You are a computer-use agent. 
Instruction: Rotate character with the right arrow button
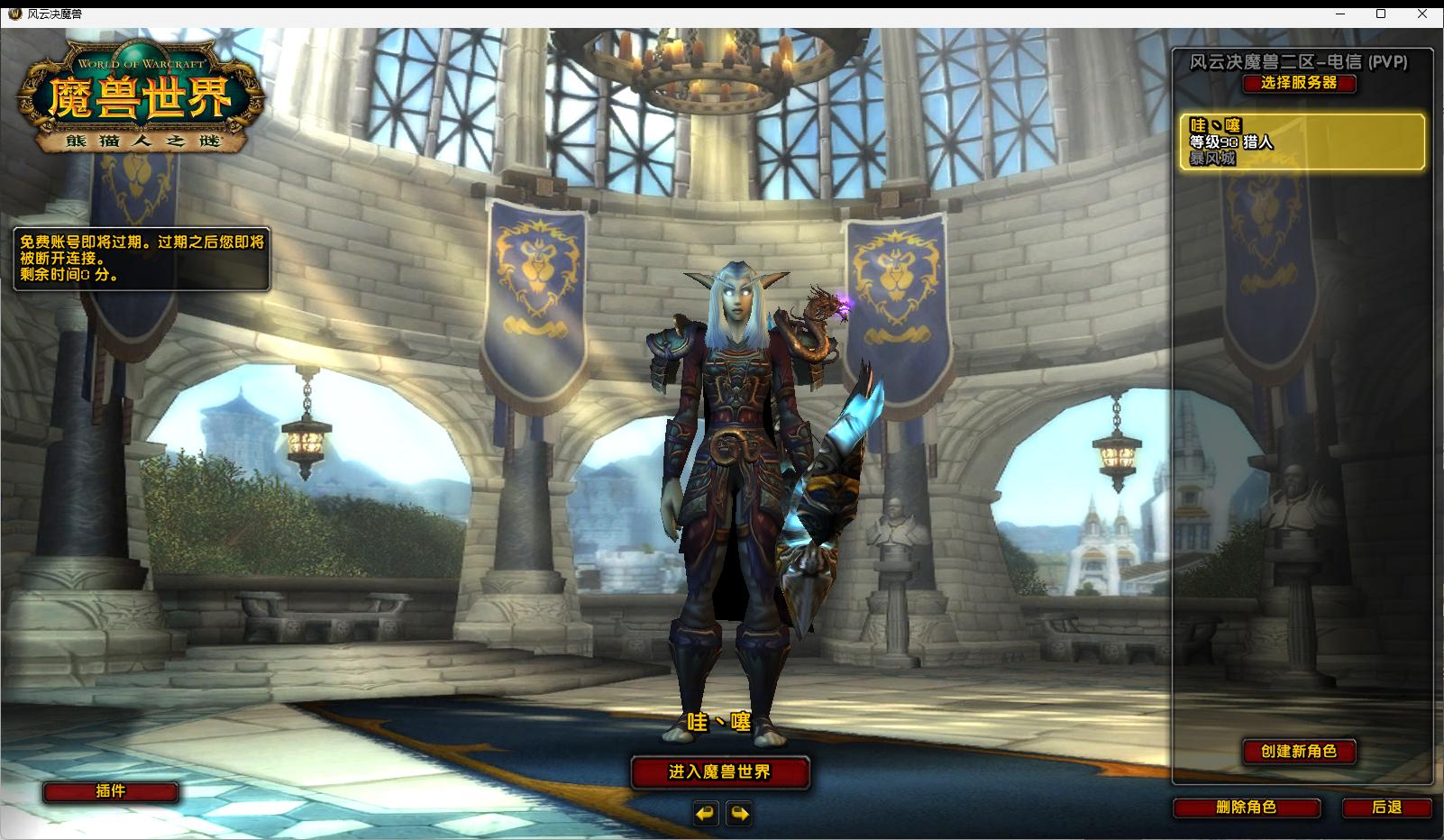(x=739, y=814)
